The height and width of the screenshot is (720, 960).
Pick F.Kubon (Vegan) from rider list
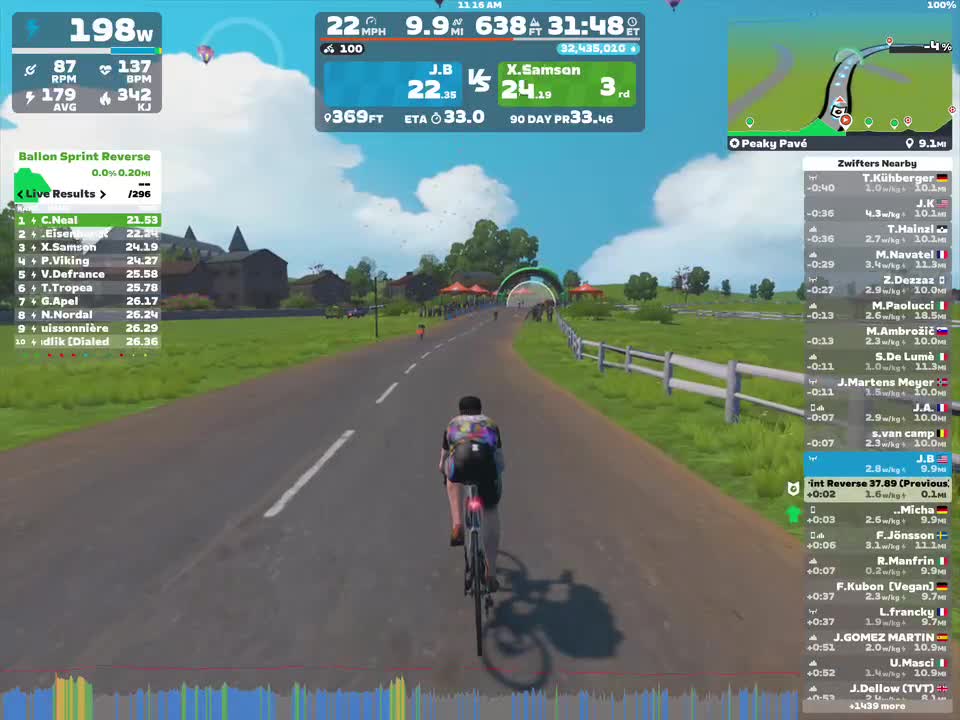877,592
